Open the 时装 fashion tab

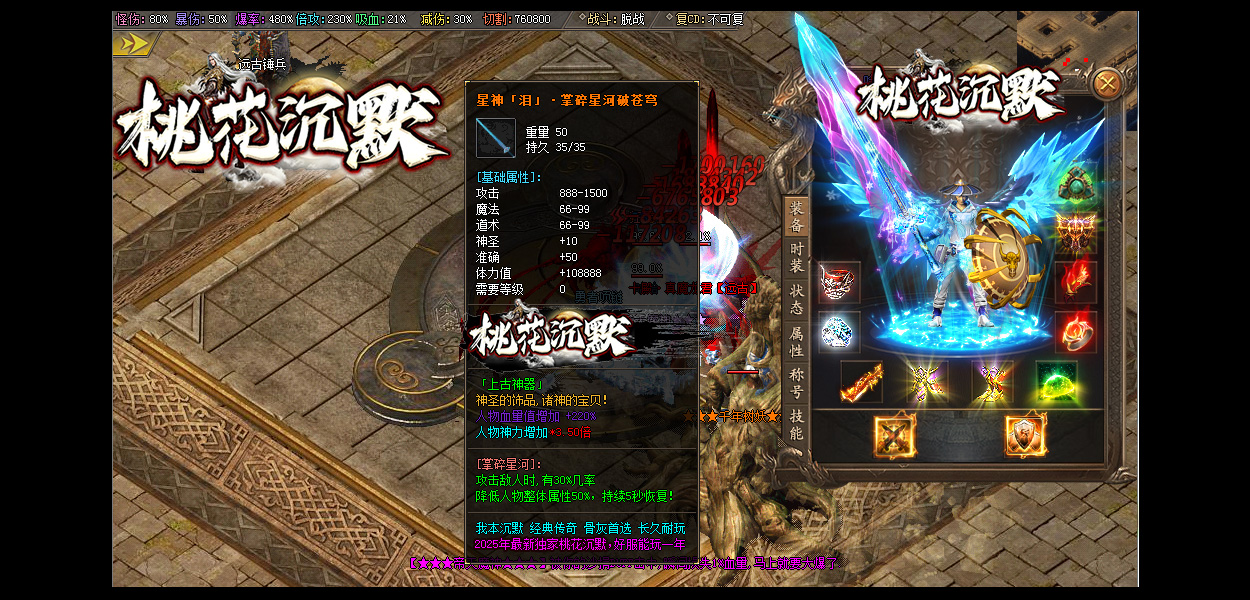pyautogui.click(x=796, y=257)
